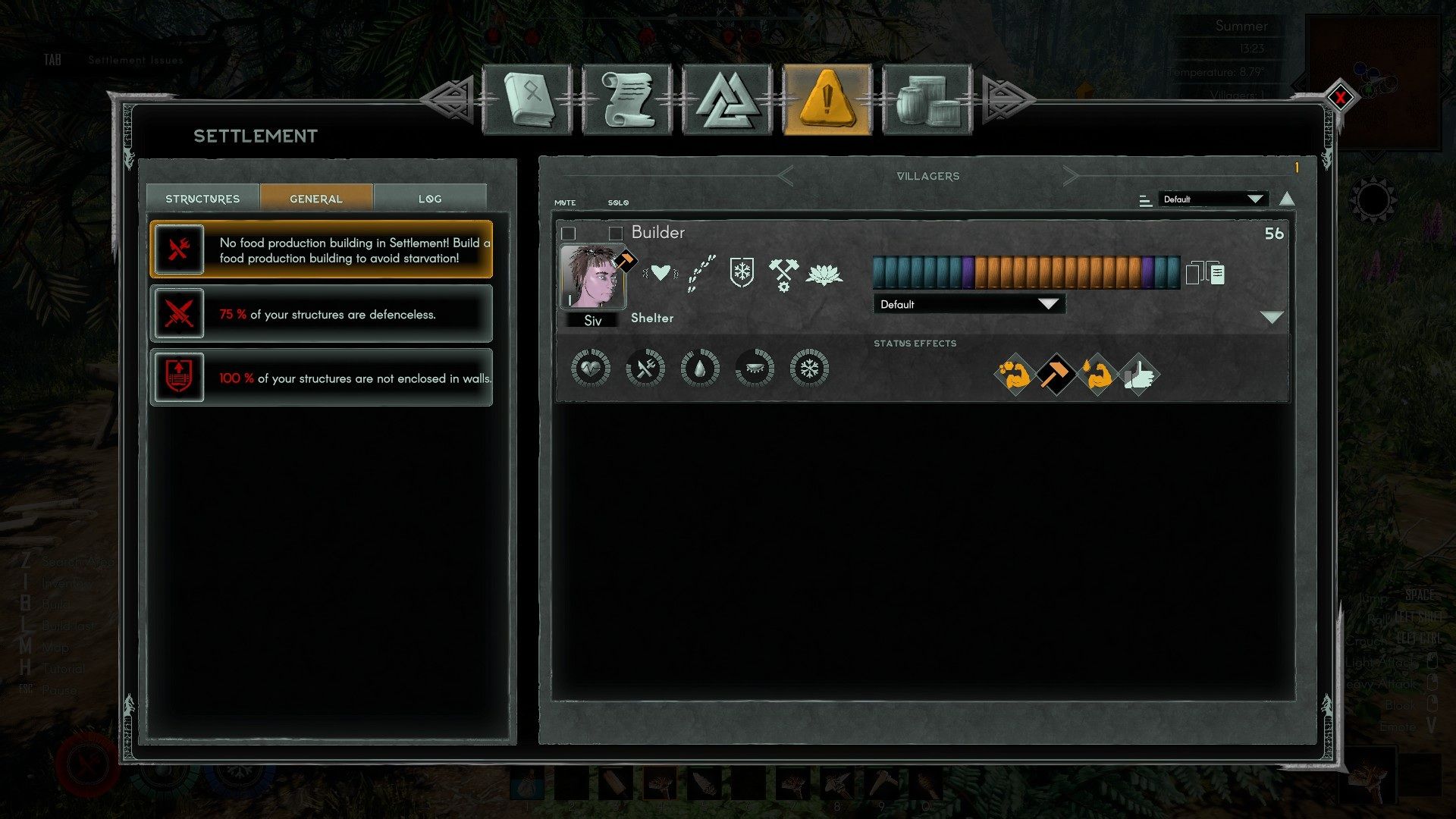Open the scroll tab icon
1456x819 pixels.
point(627,100)
